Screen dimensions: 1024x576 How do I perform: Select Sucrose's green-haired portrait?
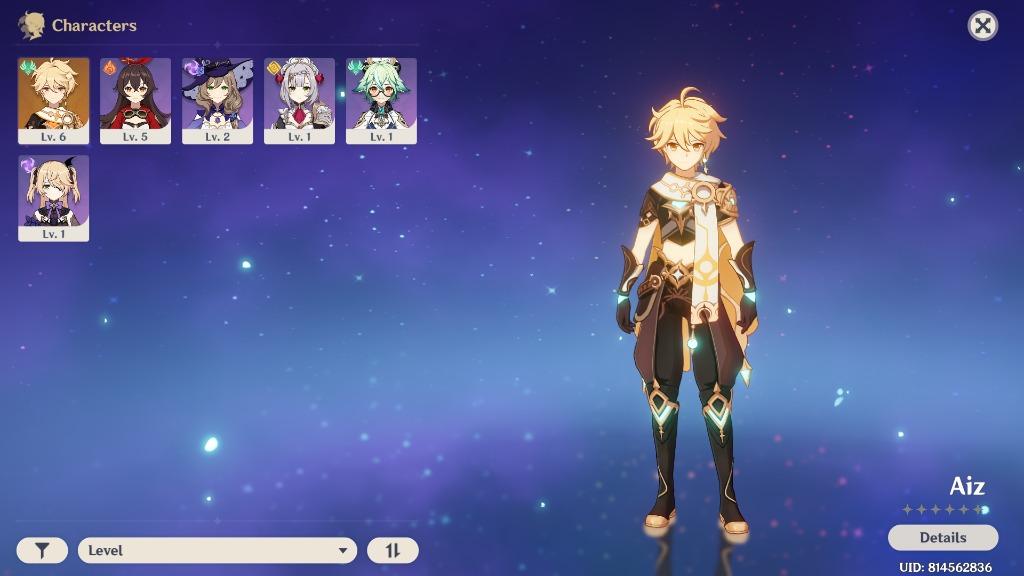click(381, 99)
